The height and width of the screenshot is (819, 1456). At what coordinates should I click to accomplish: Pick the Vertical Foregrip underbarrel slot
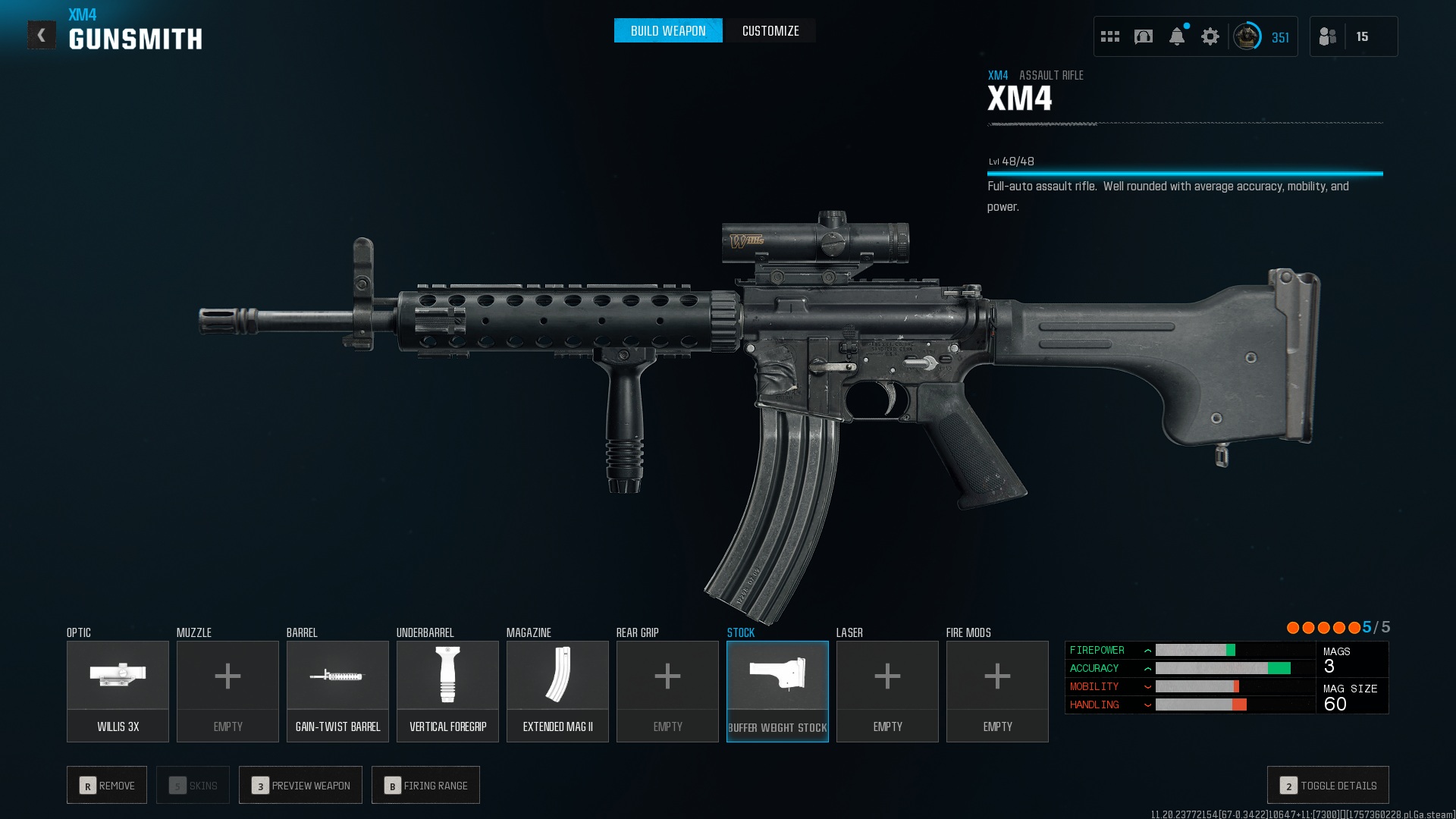click(x=447, y=691)
